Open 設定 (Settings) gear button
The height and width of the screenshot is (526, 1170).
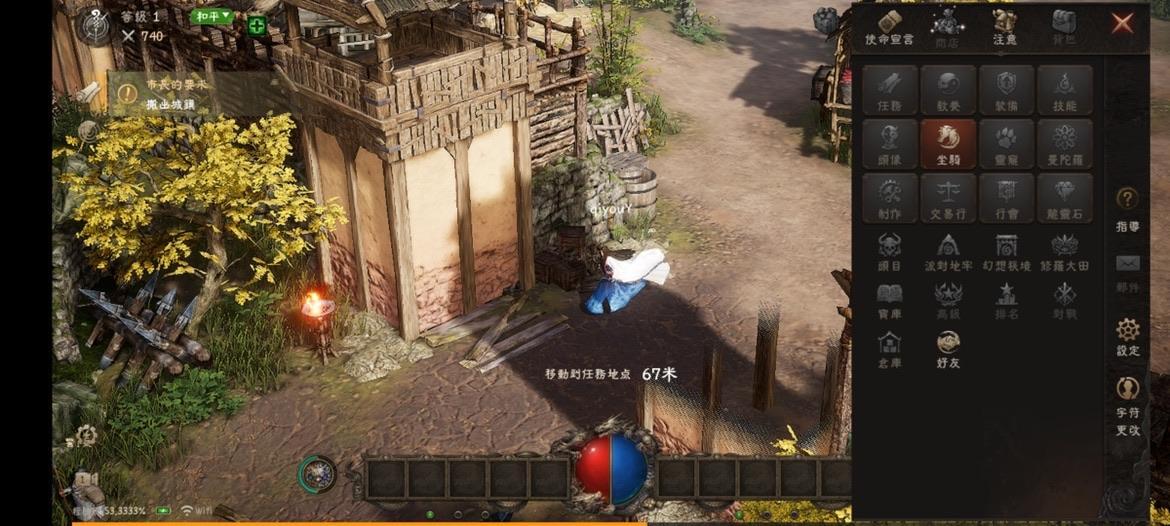click(x=1128, y=337)
